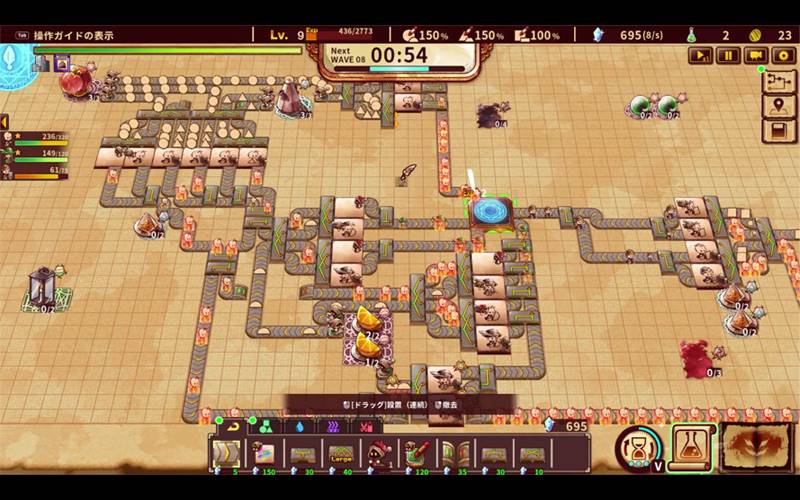This screenshot has width=800, height=500.
Task: Open the potion flask scroll button
Action: (x=690, y=446)
